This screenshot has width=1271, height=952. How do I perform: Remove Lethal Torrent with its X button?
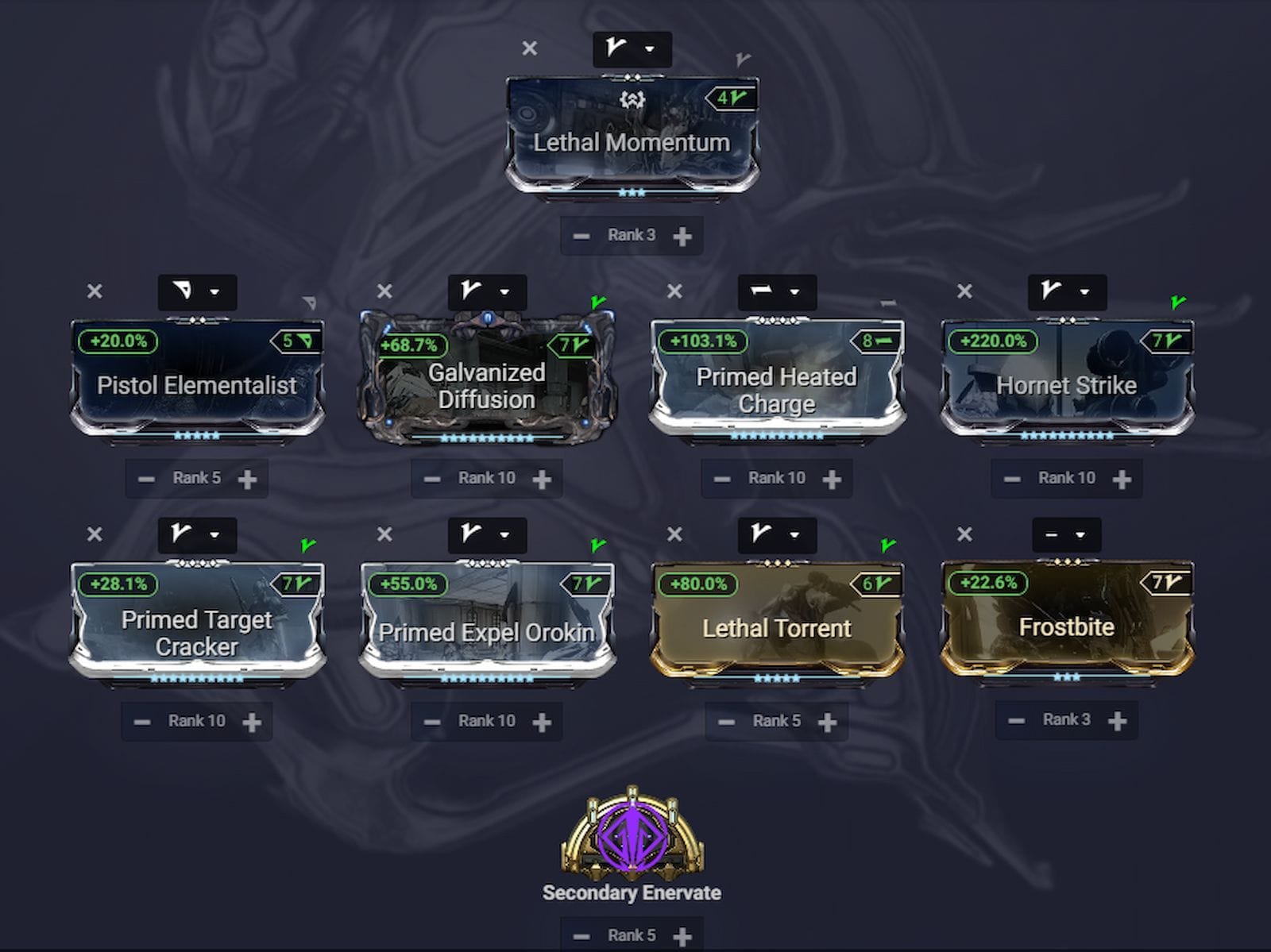[676, 535]
